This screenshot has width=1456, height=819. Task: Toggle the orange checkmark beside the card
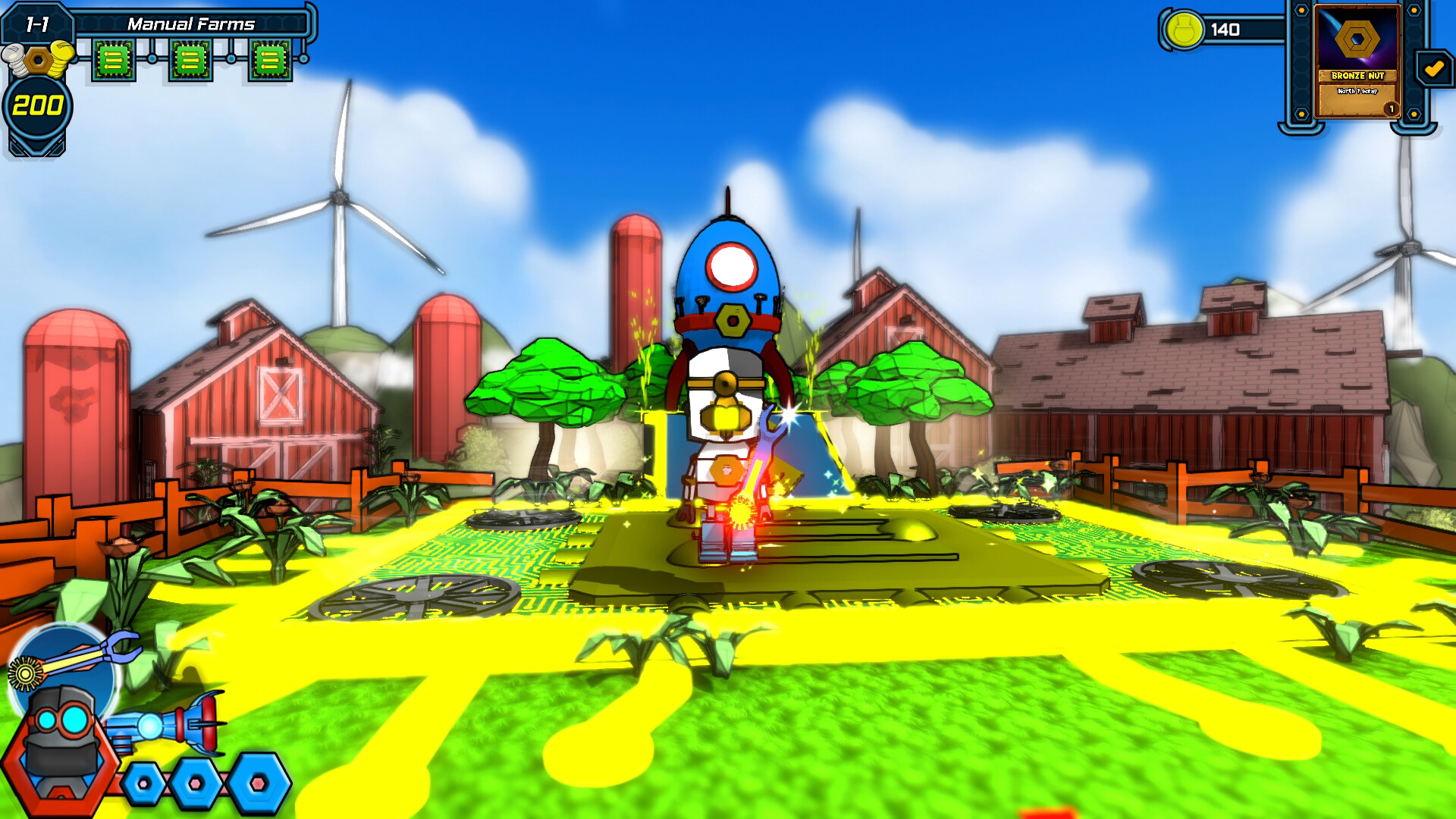pyautogui.click(x=1432, y=68)
